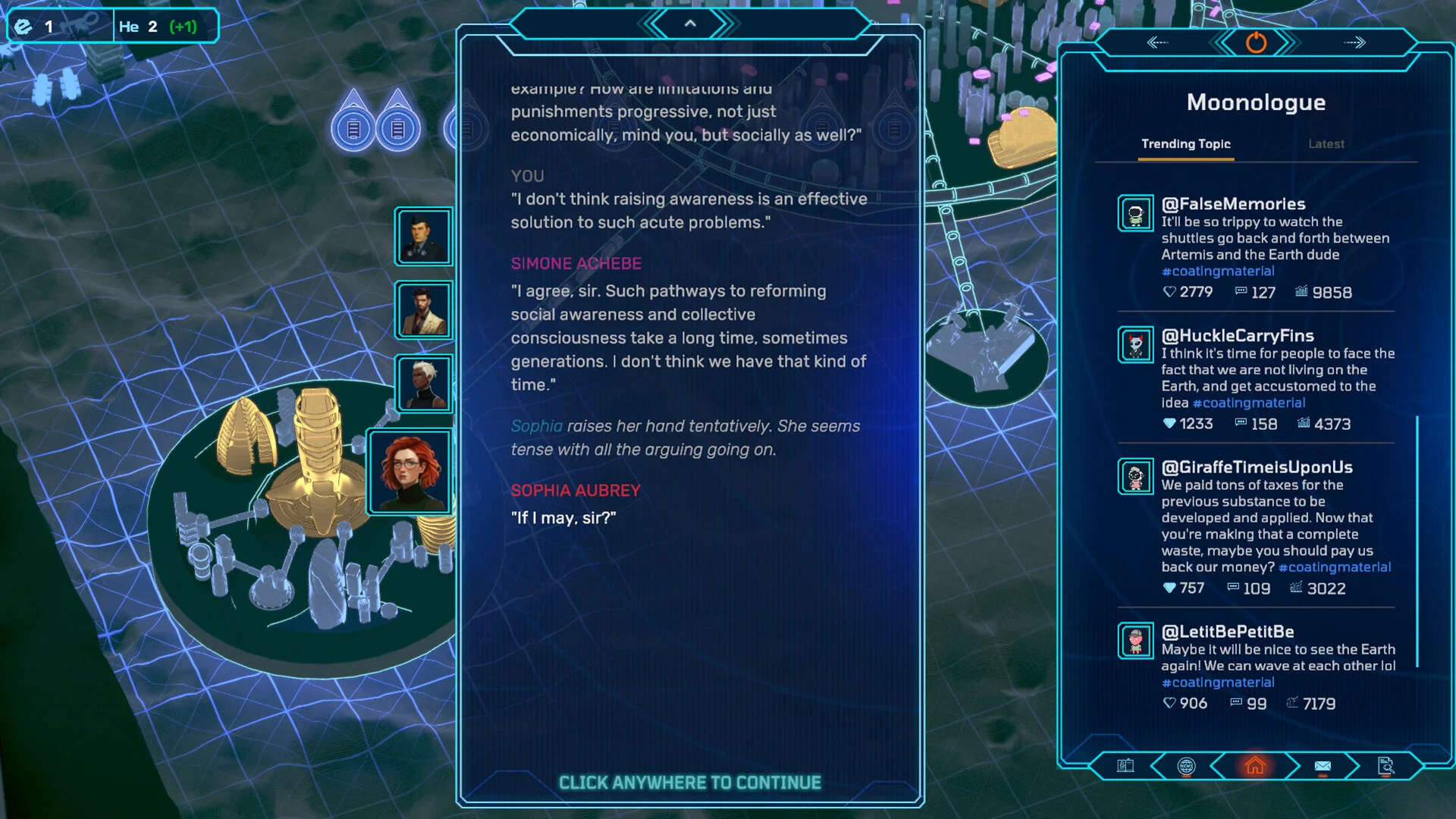
Task: Go to the next page with right arrow
Action: [x=1354, y=42]
